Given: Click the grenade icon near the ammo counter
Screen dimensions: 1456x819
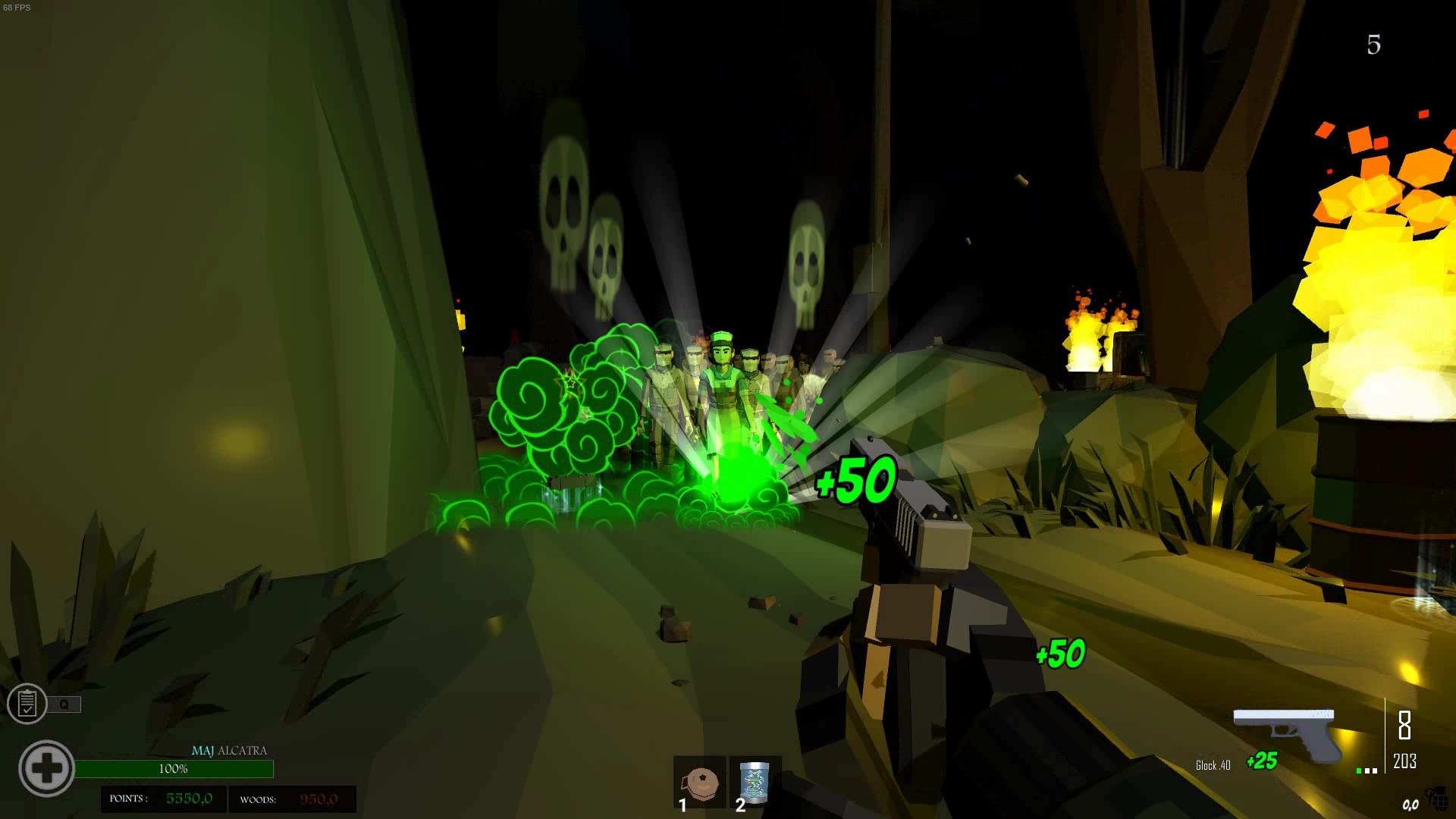Looking at the screenshot, I should point(1439,799).
